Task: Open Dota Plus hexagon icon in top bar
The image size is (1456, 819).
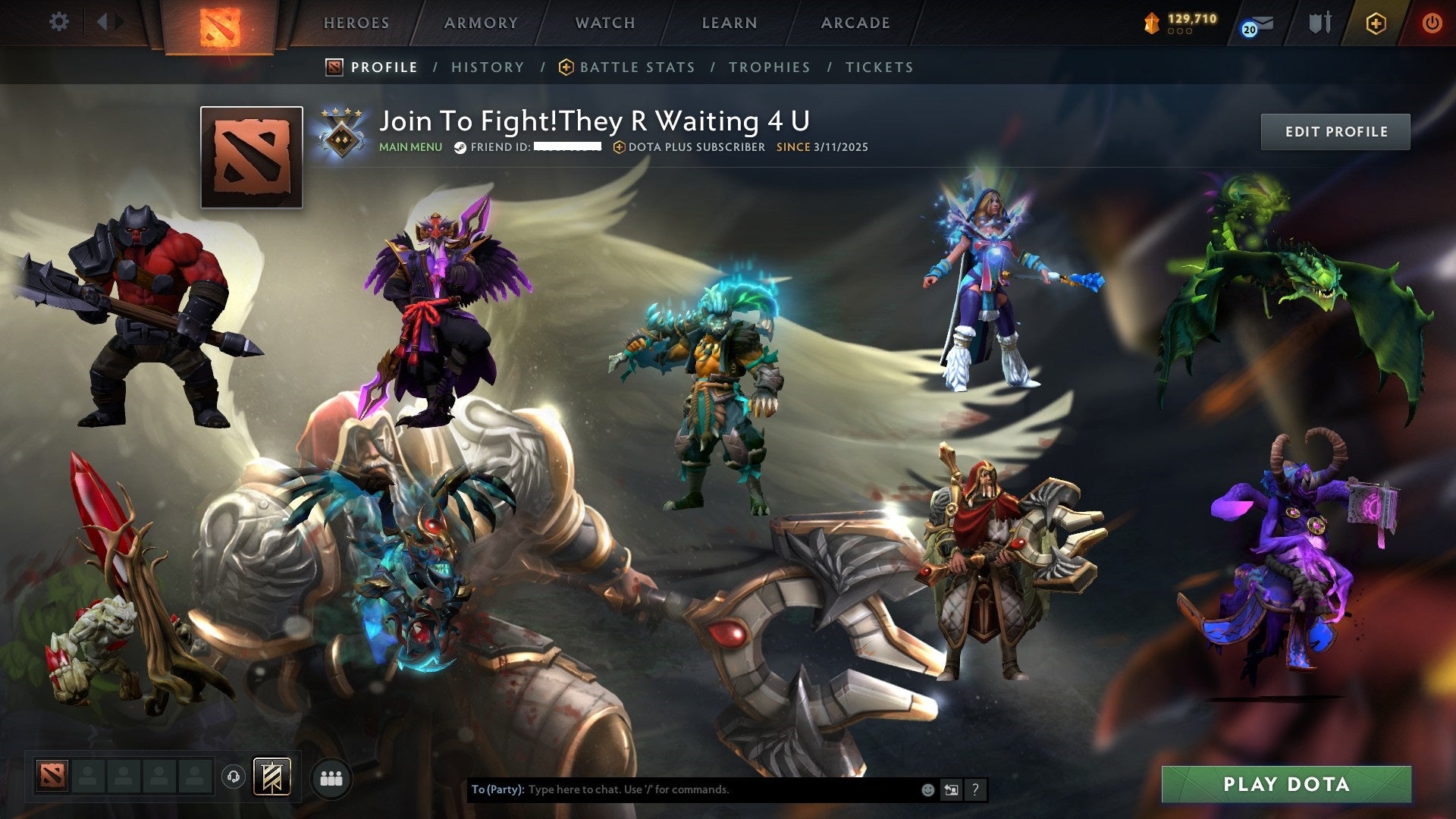Action: (x=1376, y=24)
